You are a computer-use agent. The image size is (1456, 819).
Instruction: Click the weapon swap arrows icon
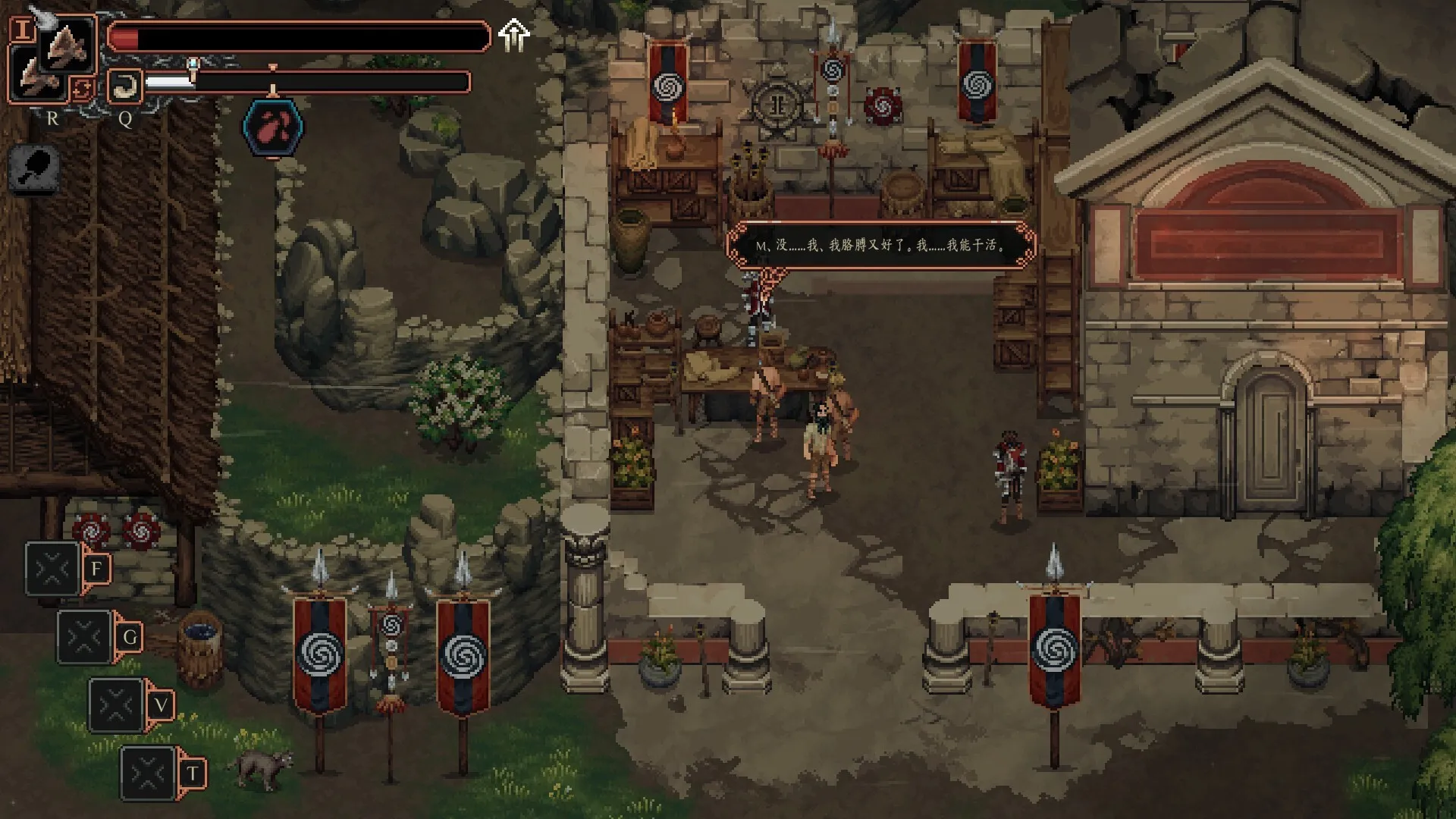coord(82,89)
